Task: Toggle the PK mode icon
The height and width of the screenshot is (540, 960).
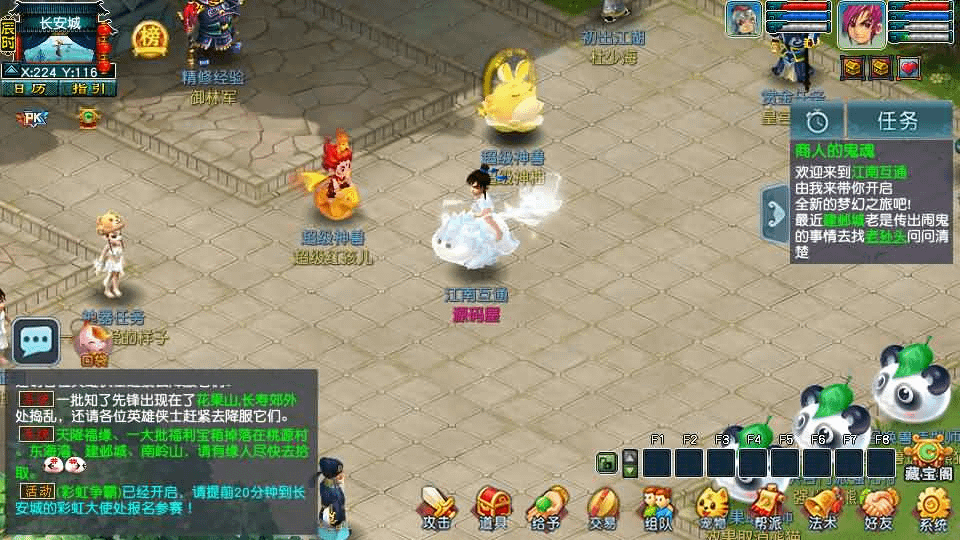Action: [33, 118]
